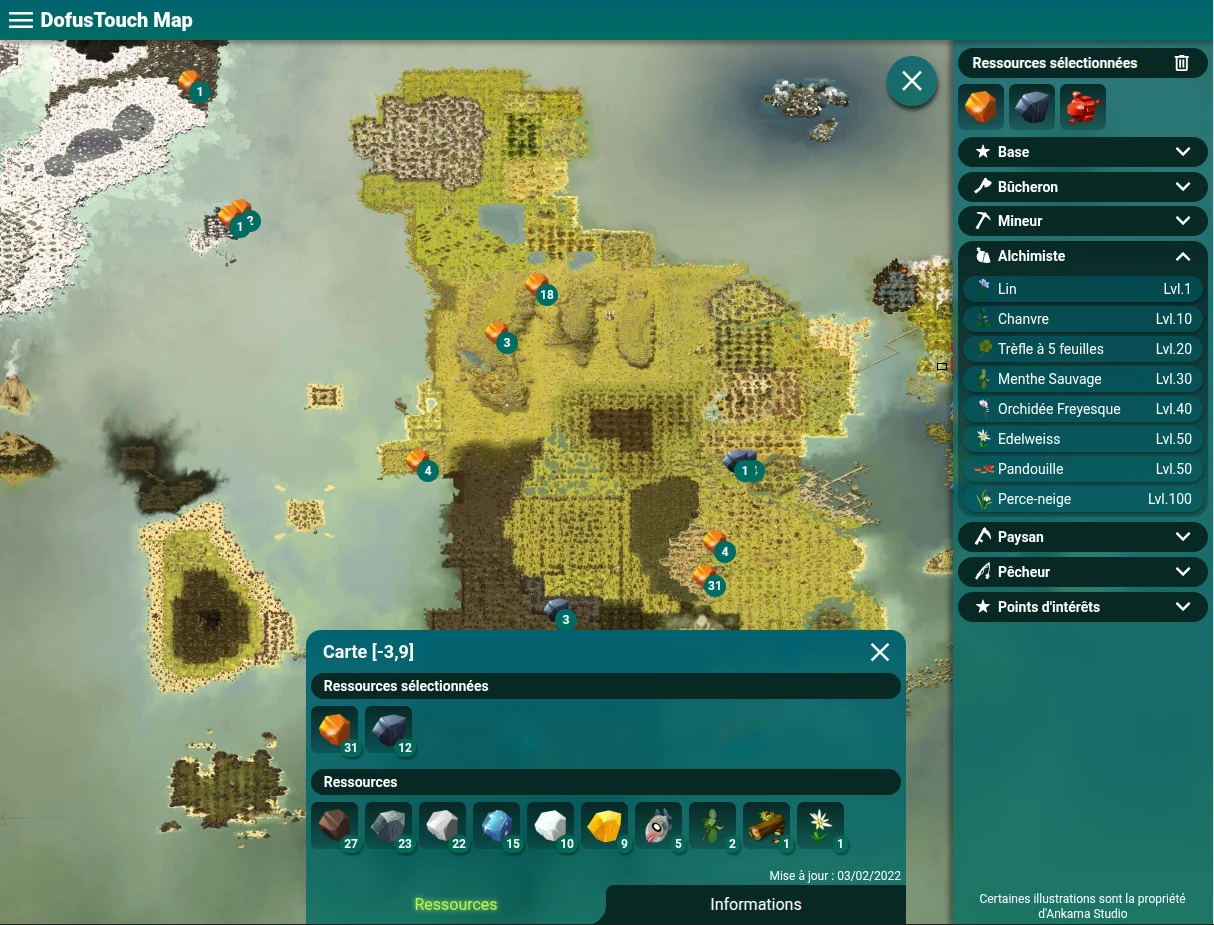Collapse the Alchimiste category

point(1082,256)
